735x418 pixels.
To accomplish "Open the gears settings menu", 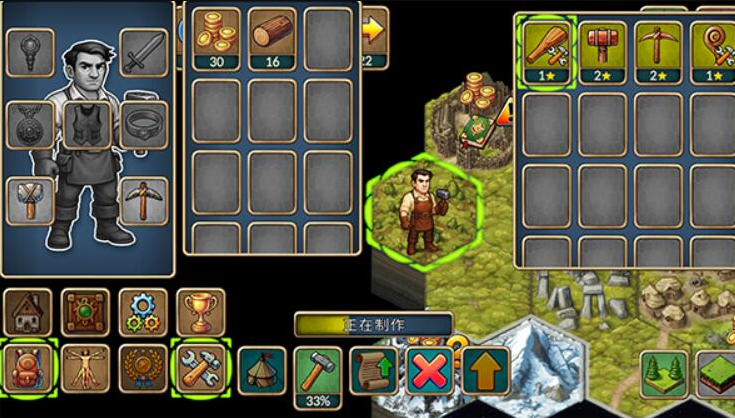I will coord(143,312).
